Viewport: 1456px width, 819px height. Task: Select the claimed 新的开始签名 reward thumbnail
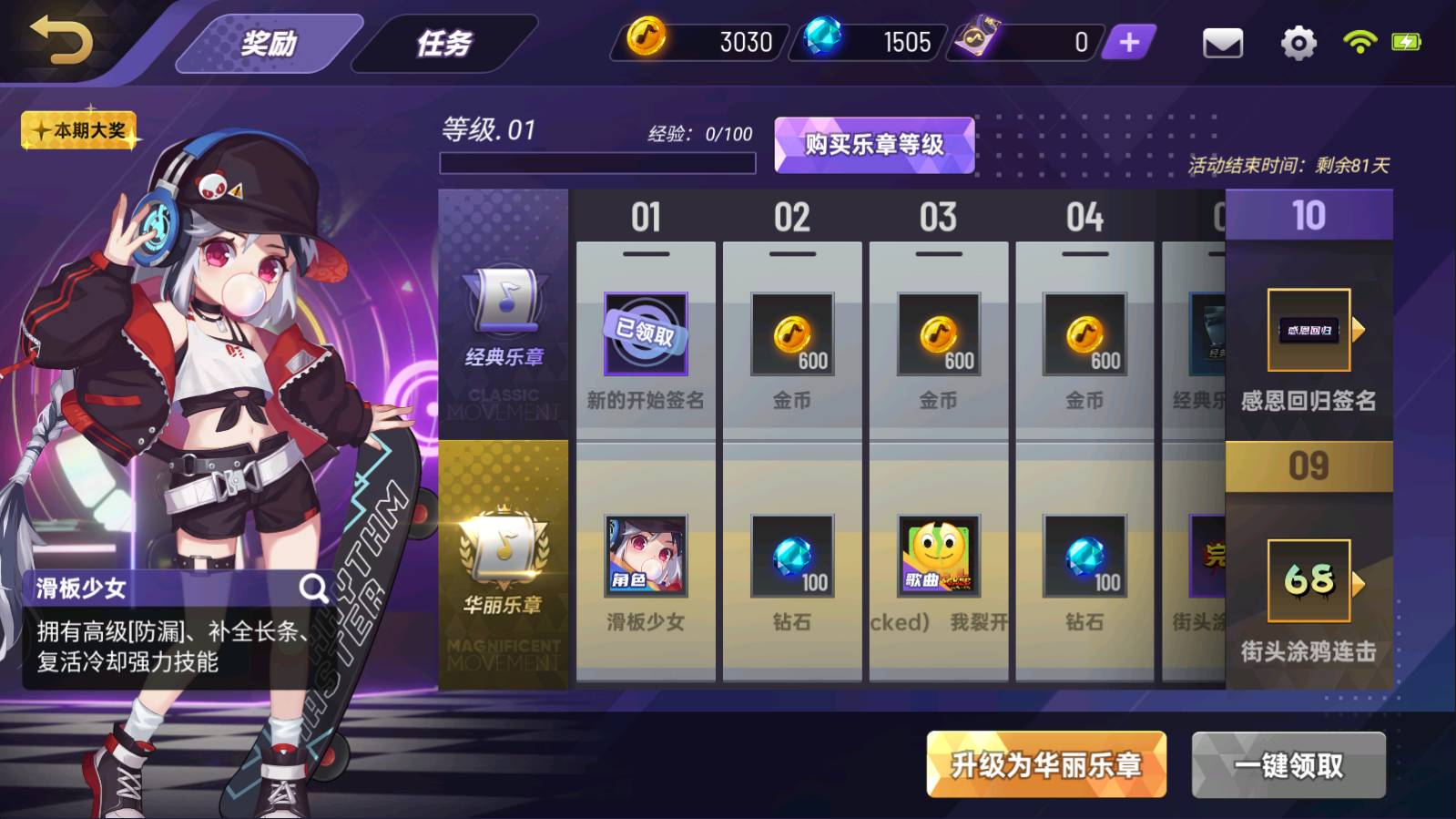[x=646, y=335]
